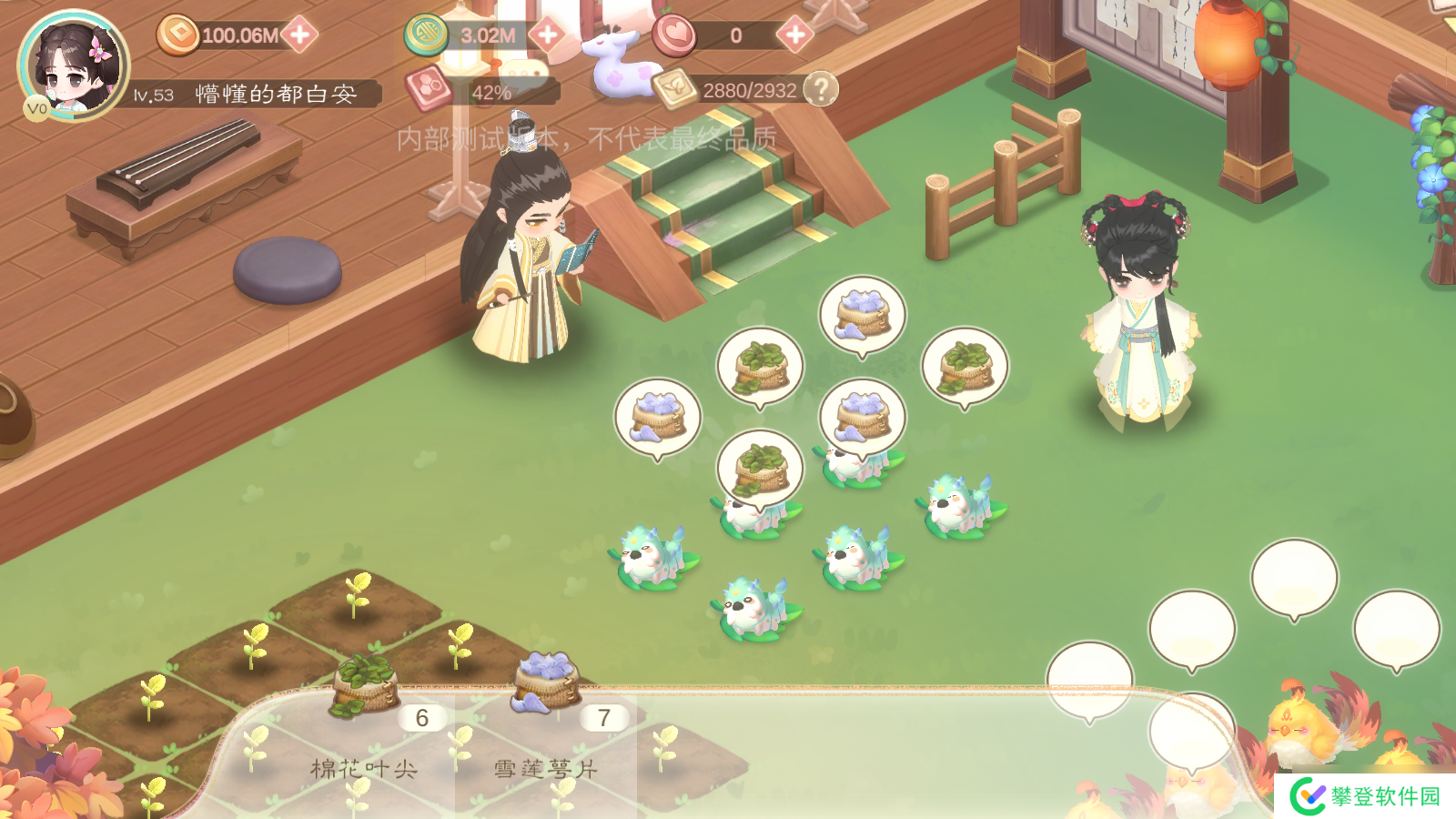Add more copper coins with plus button
This screenshot has height=819, width=1456.
pyautogui.click(x=299, y=35)
